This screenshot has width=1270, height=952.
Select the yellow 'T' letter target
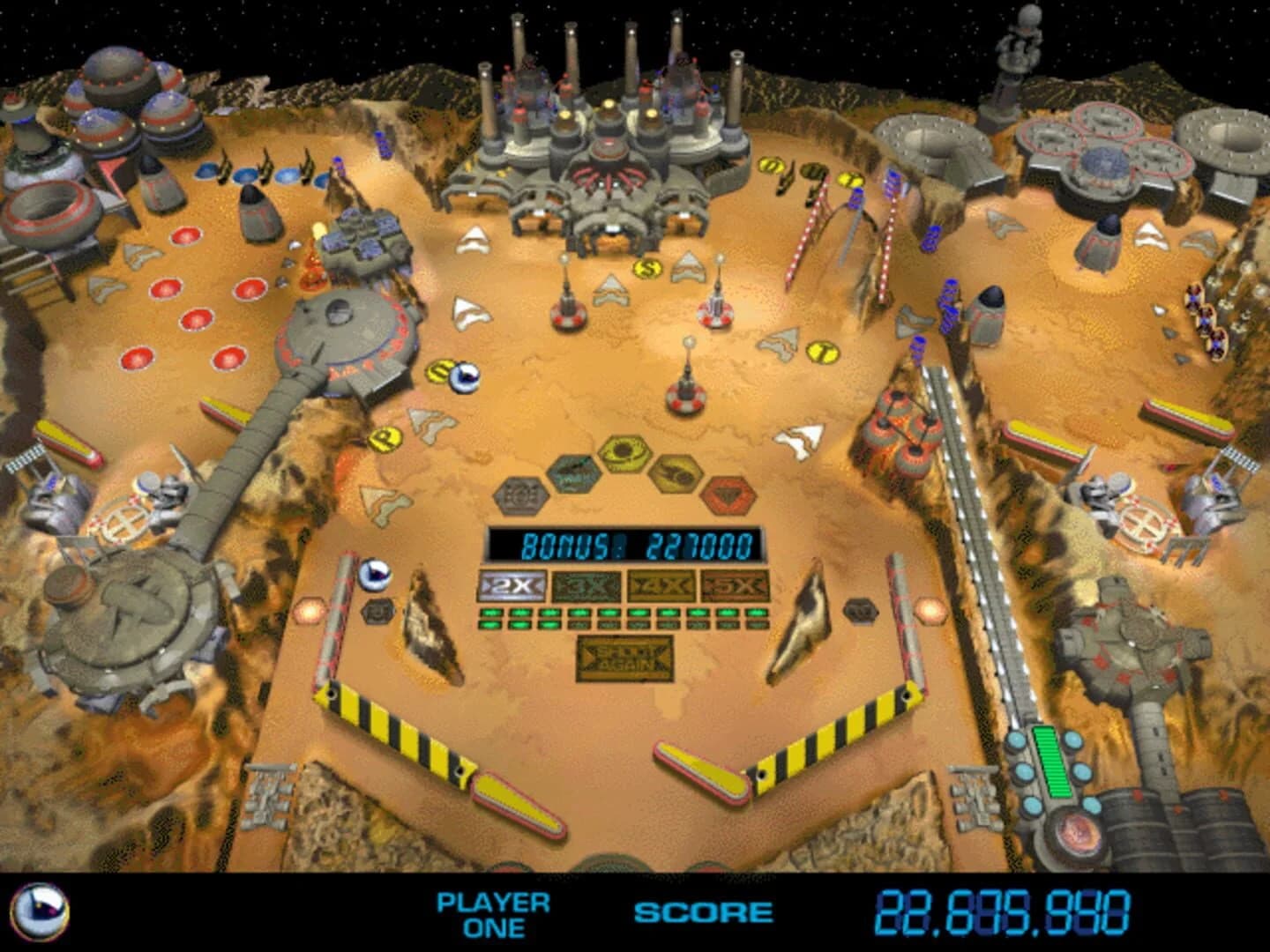coord(822,350)
